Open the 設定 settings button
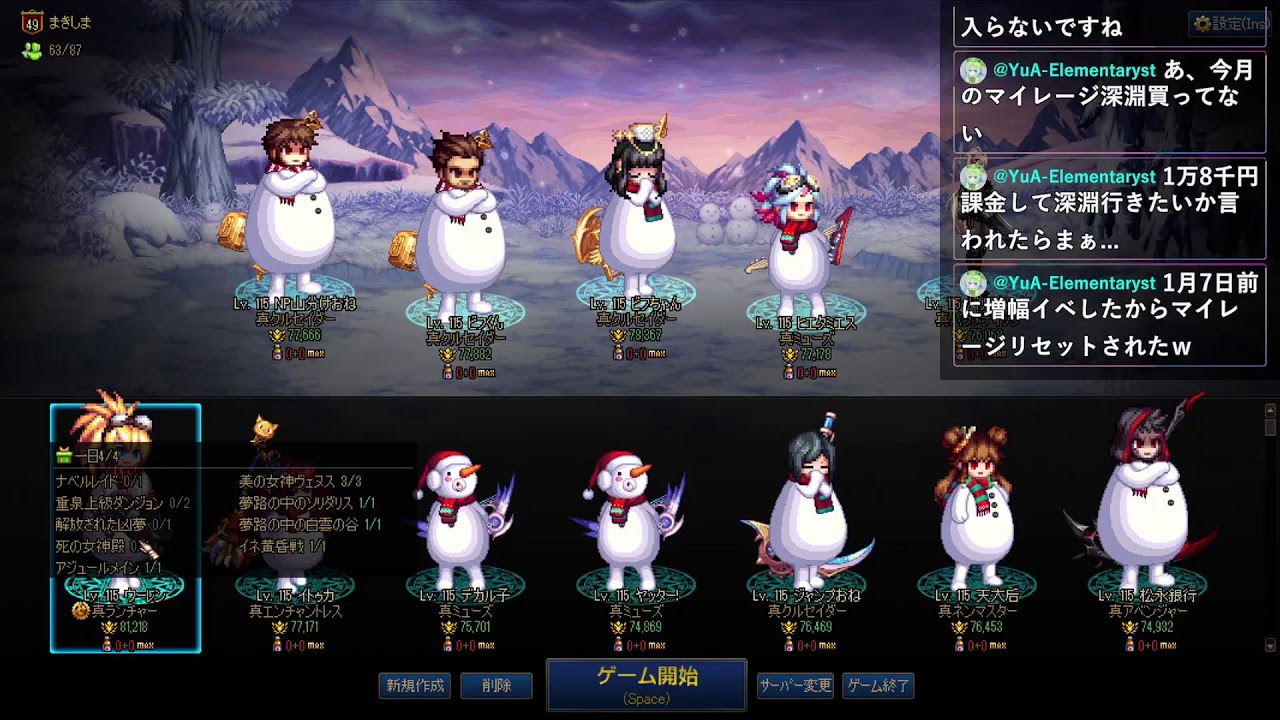 (1230, 23)
